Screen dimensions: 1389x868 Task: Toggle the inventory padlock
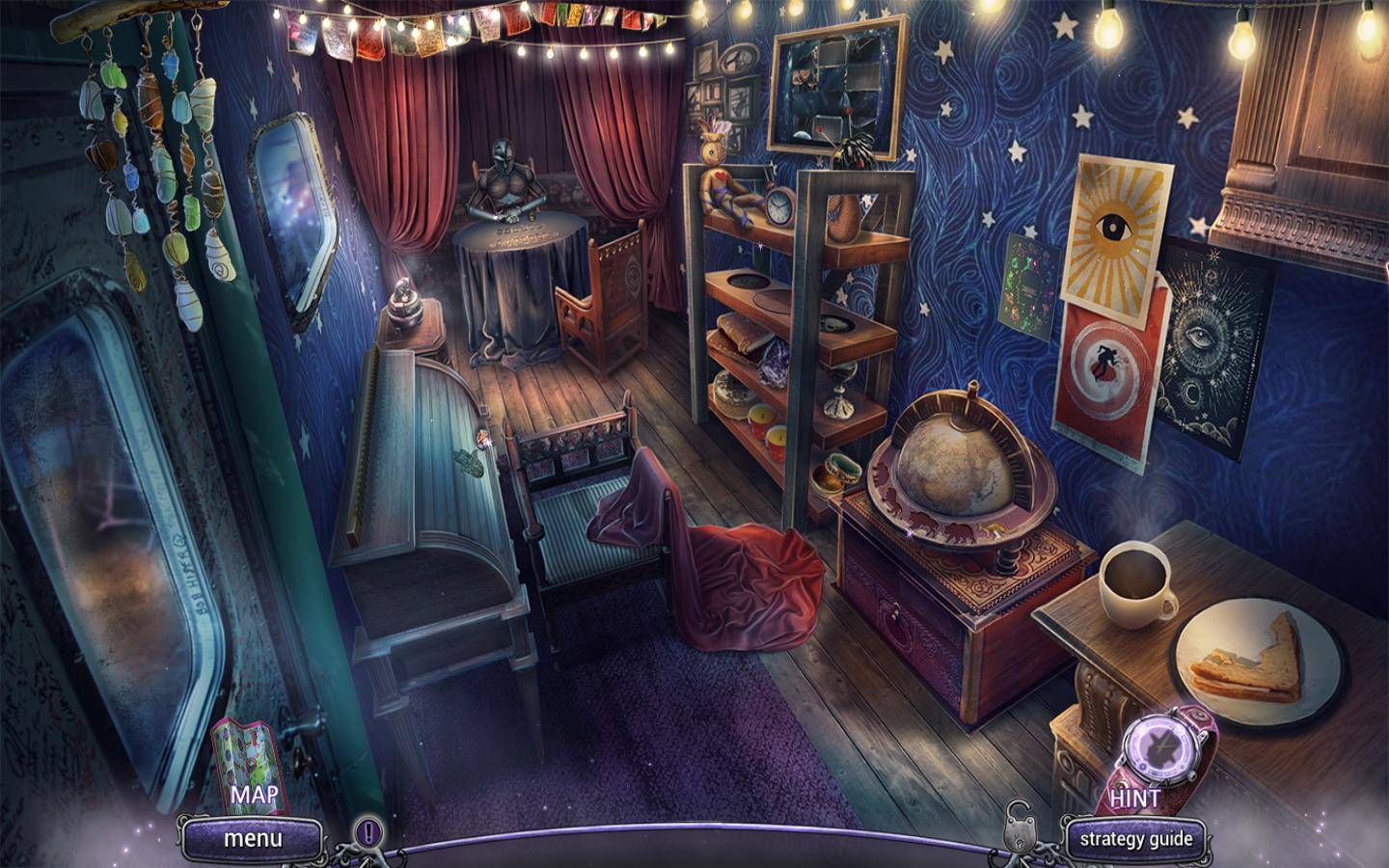(x=1019, y=826)
